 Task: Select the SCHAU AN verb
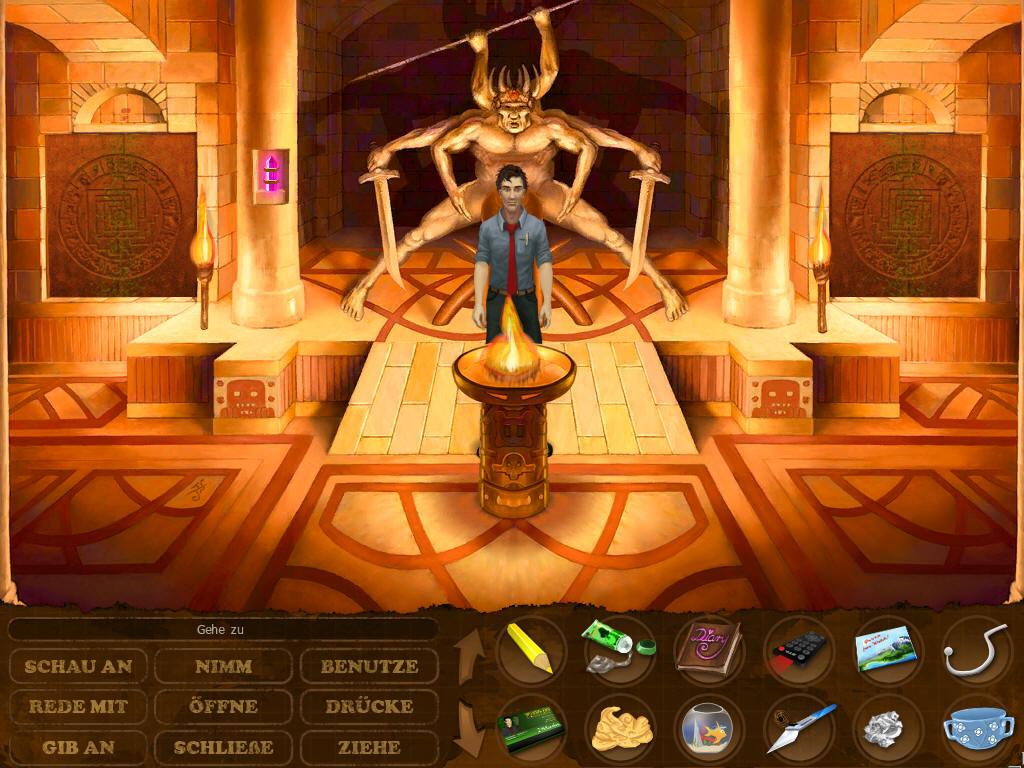tap(79, 666)
